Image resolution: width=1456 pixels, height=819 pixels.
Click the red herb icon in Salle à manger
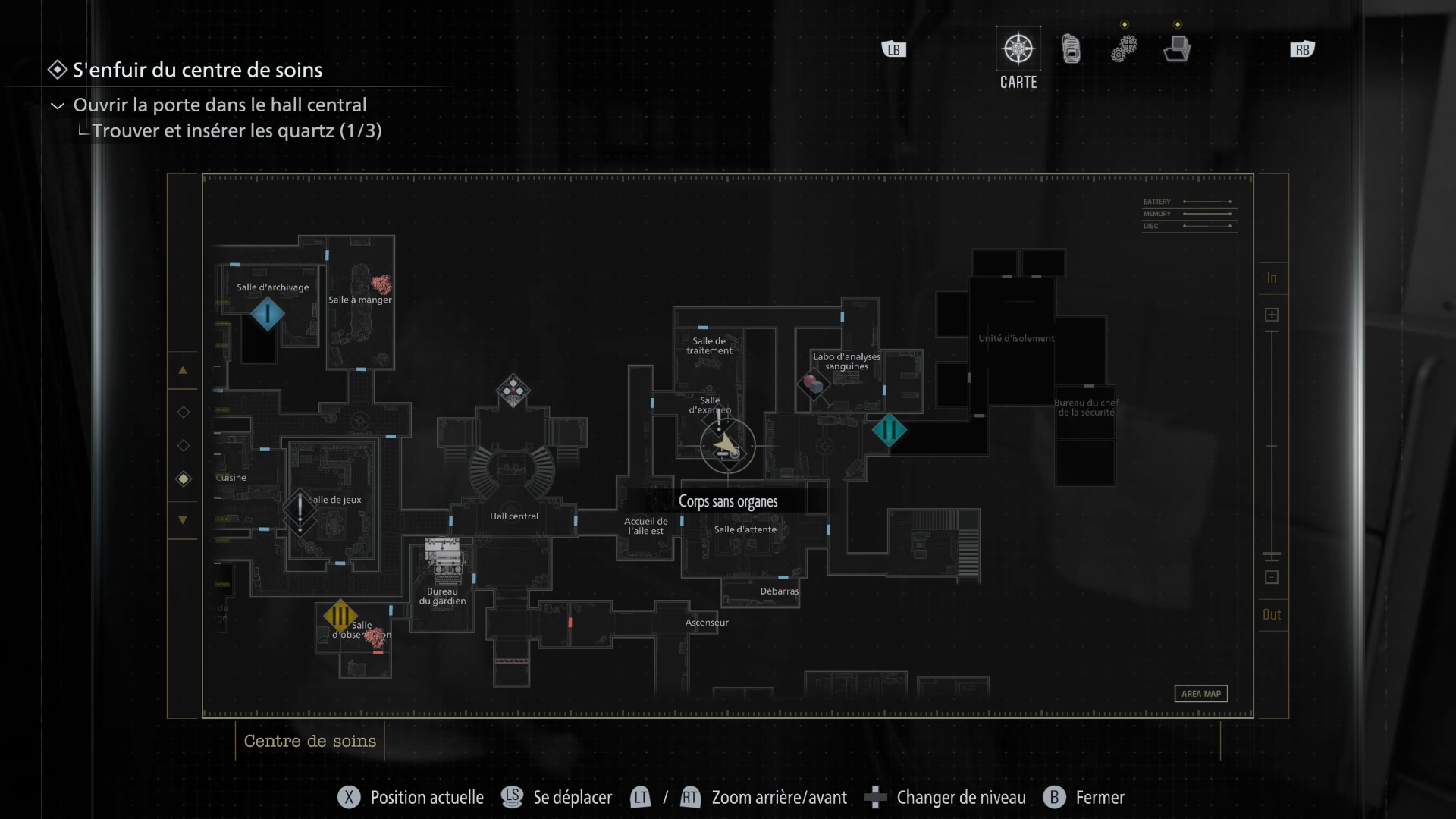pyautogui.click(x=381, y=284)
